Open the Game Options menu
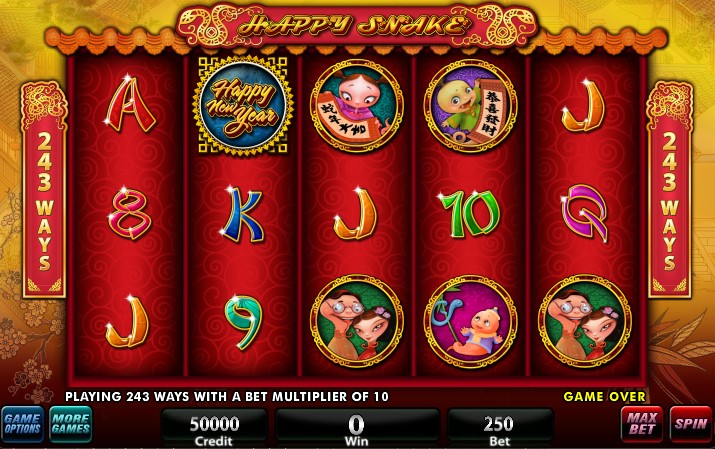Image resolution: width=715 pixels, height=449 pixels. [22, 425]
